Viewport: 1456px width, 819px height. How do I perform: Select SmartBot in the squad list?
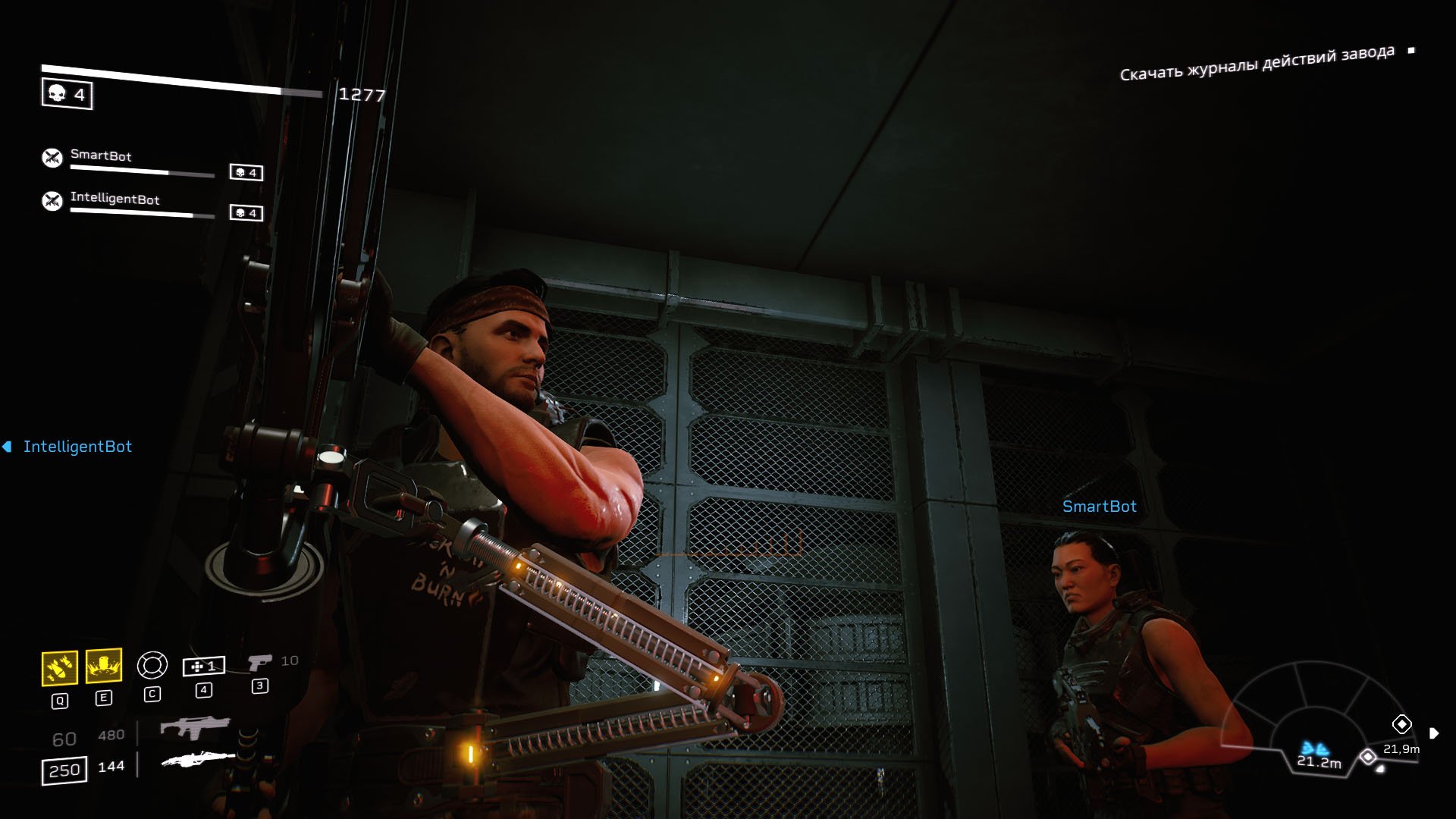click(101, 156)
